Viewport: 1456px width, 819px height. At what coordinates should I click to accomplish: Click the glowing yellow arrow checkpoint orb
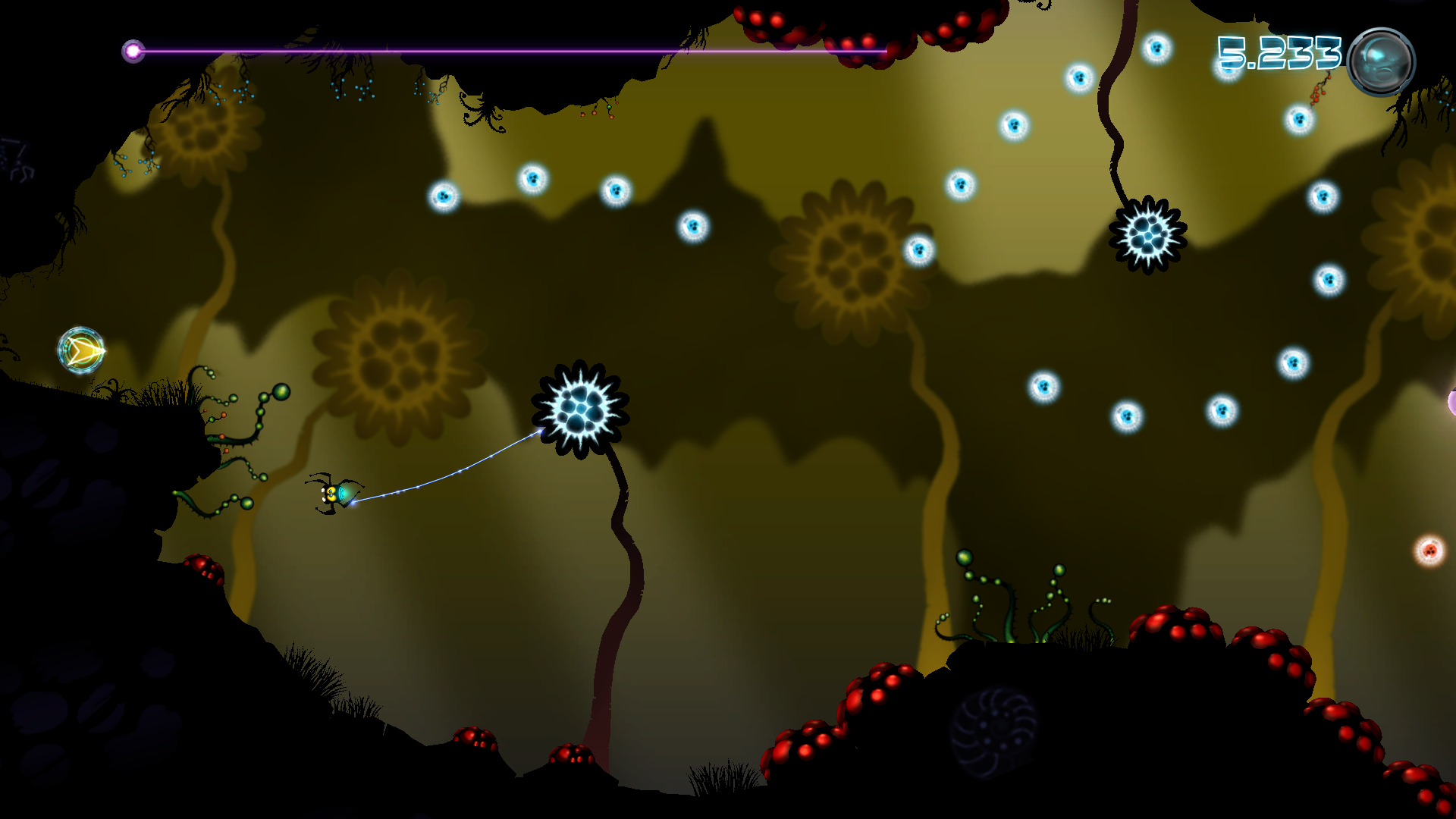click(x=82, y=351)
